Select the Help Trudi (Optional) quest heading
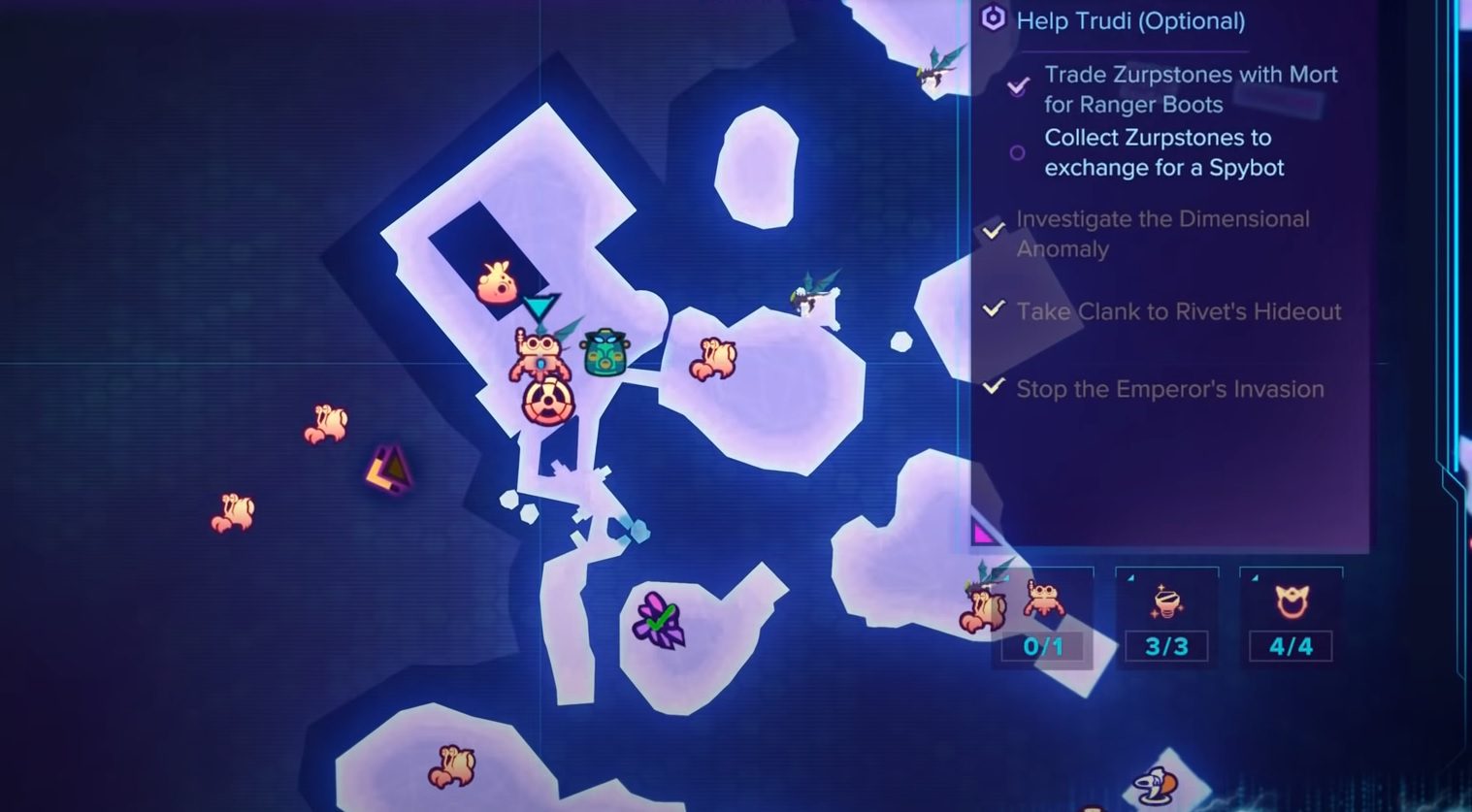Screen dimensions: 1472x812 (x=1130, y=20)
